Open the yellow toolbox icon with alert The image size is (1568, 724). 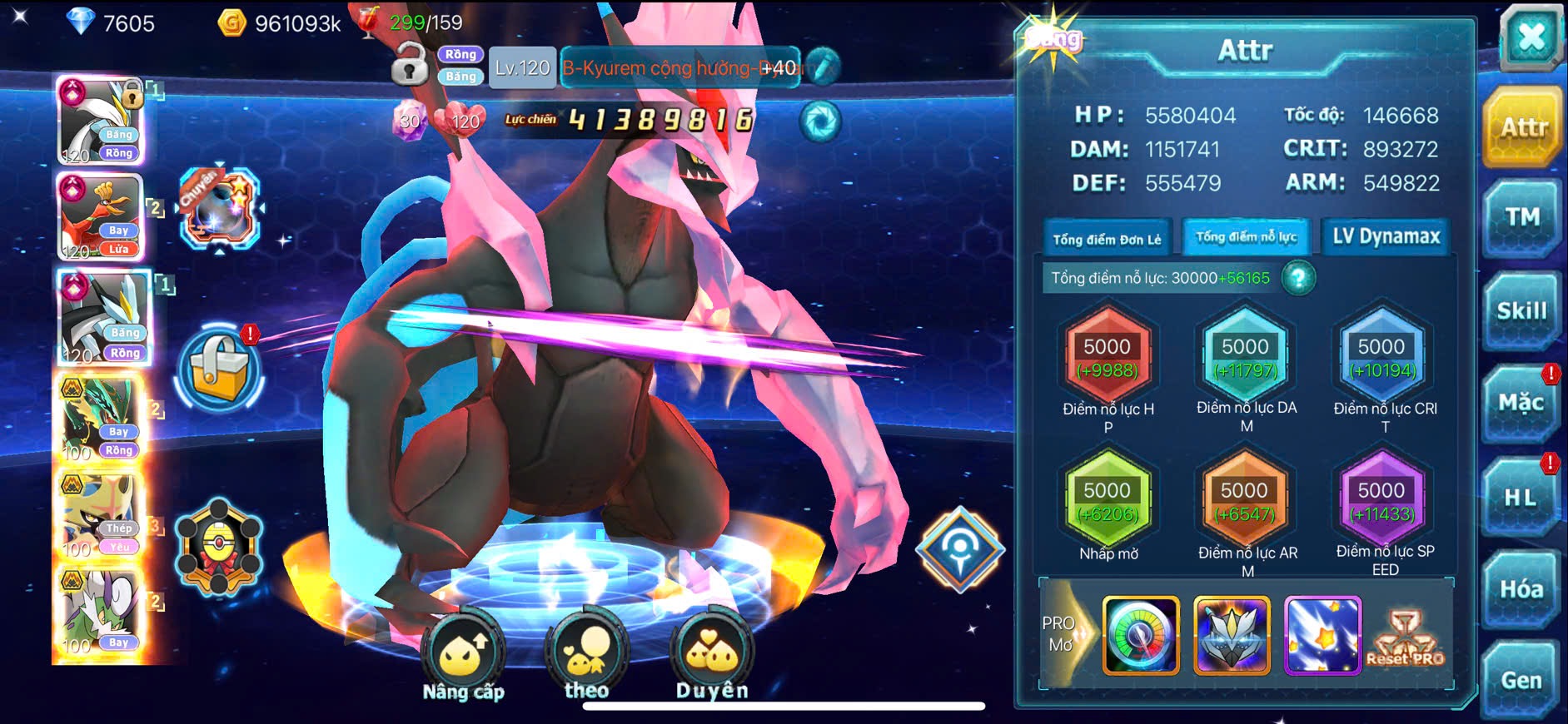[219, 371]
